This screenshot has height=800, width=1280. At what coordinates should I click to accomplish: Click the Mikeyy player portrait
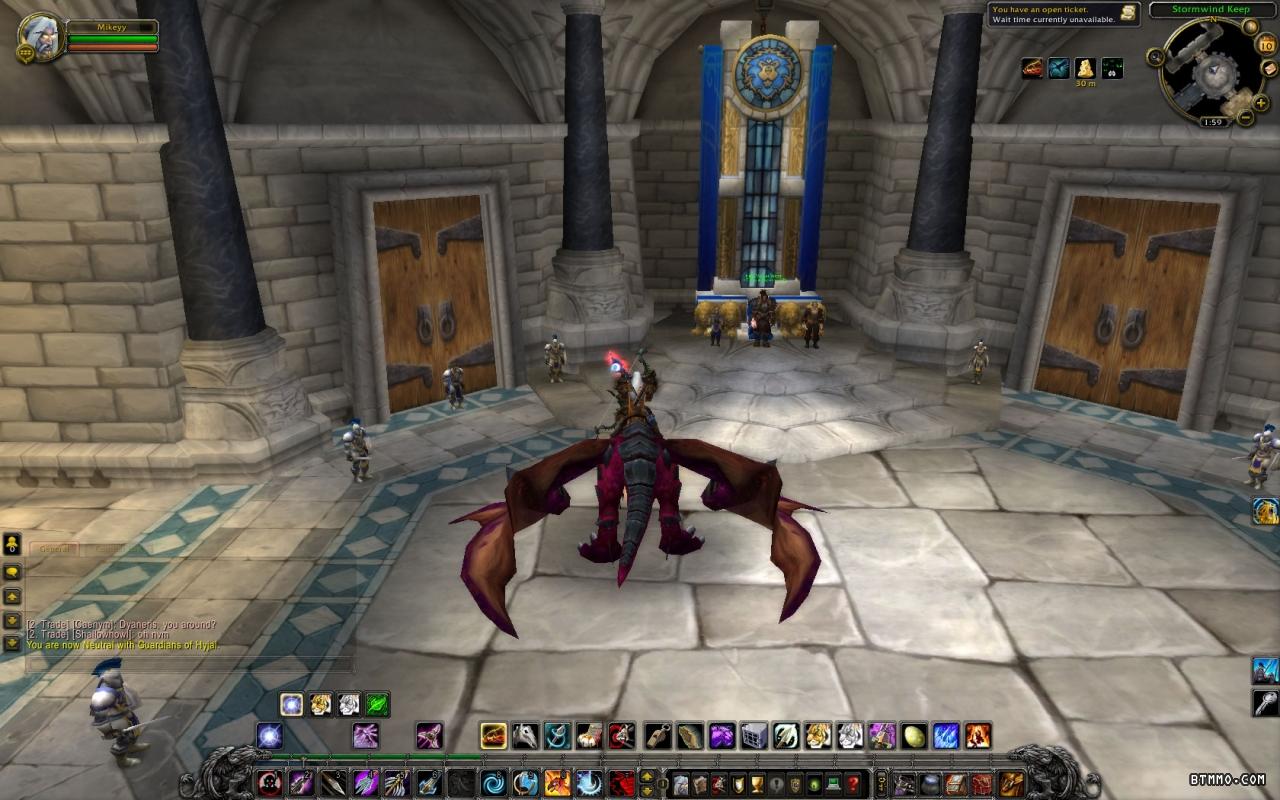click(41, 35)
